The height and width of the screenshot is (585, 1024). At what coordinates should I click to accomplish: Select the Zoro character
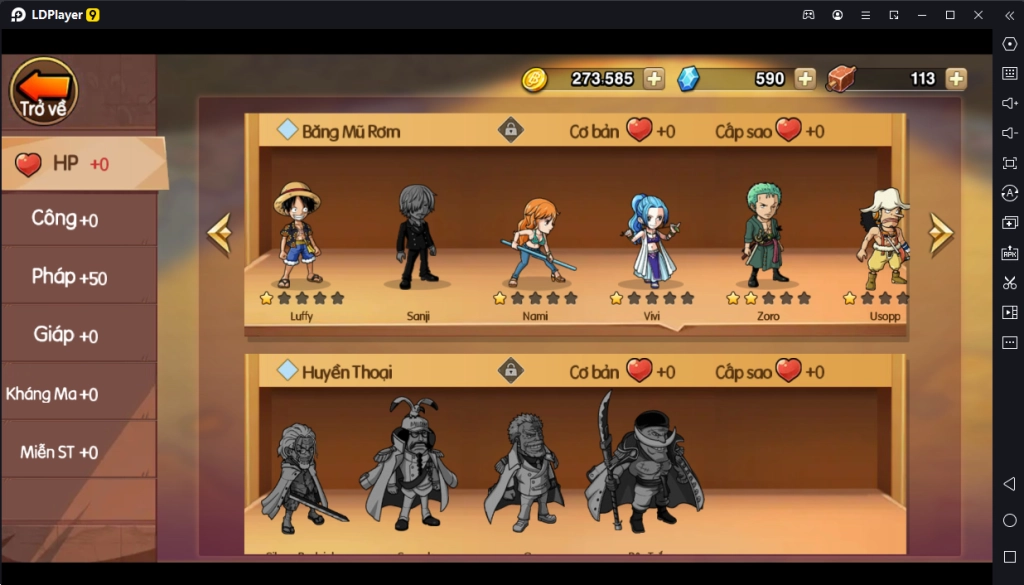[767, 238]
